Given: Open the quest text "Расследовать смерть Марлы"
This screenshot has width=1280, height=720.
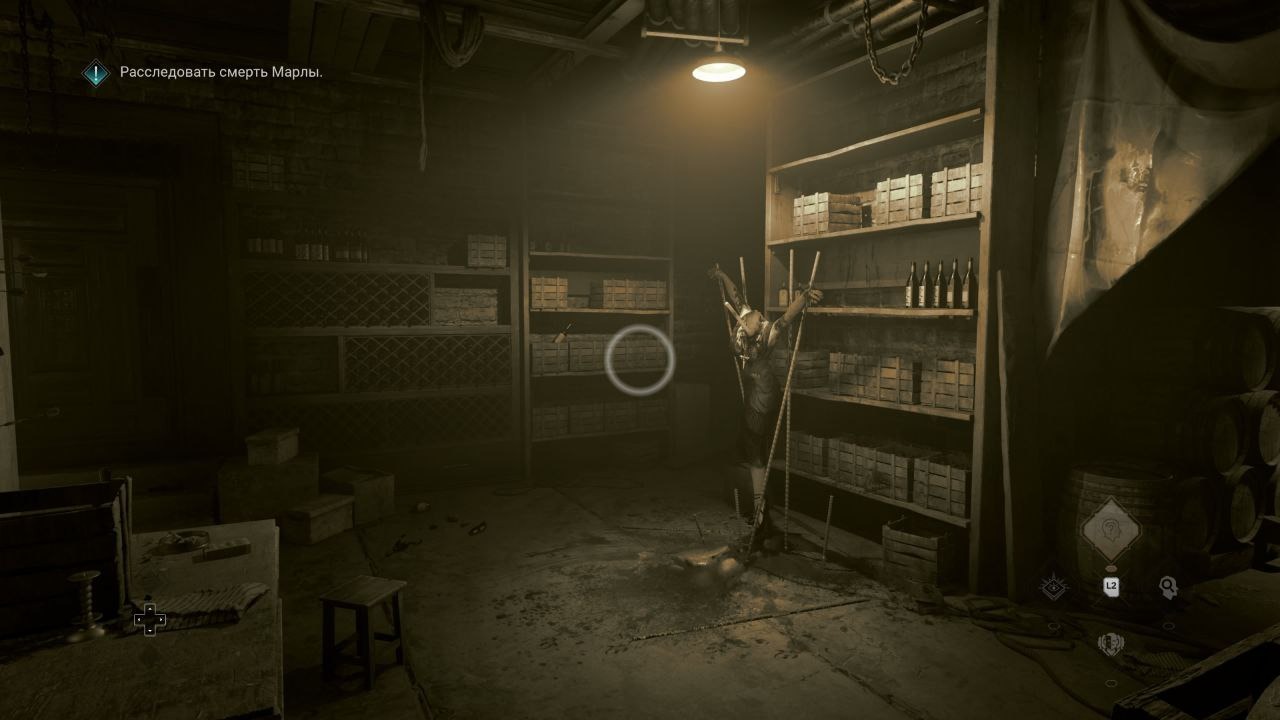Looking at the screenshot, I should (x=221, y=72).
